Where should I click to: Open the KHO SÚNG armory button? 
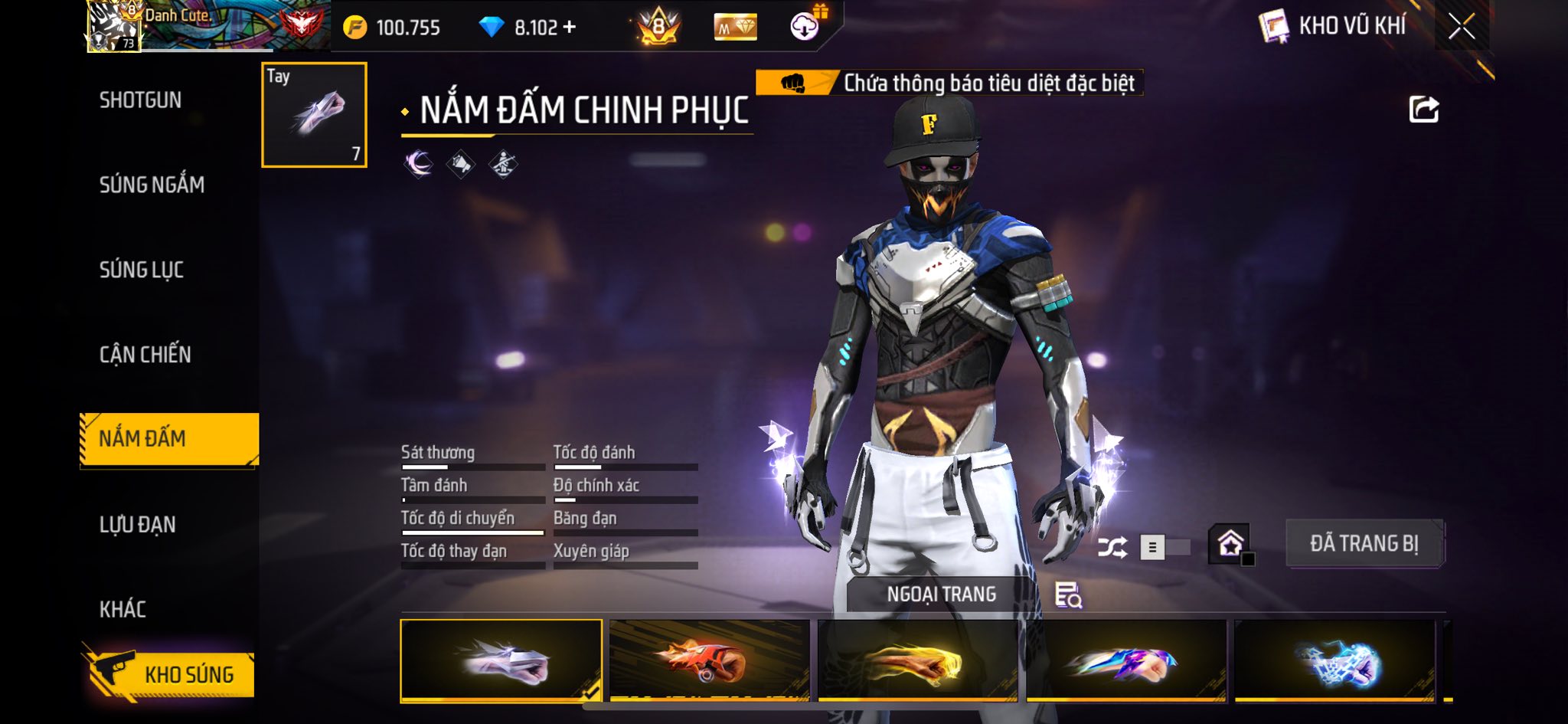pos(168,674)
